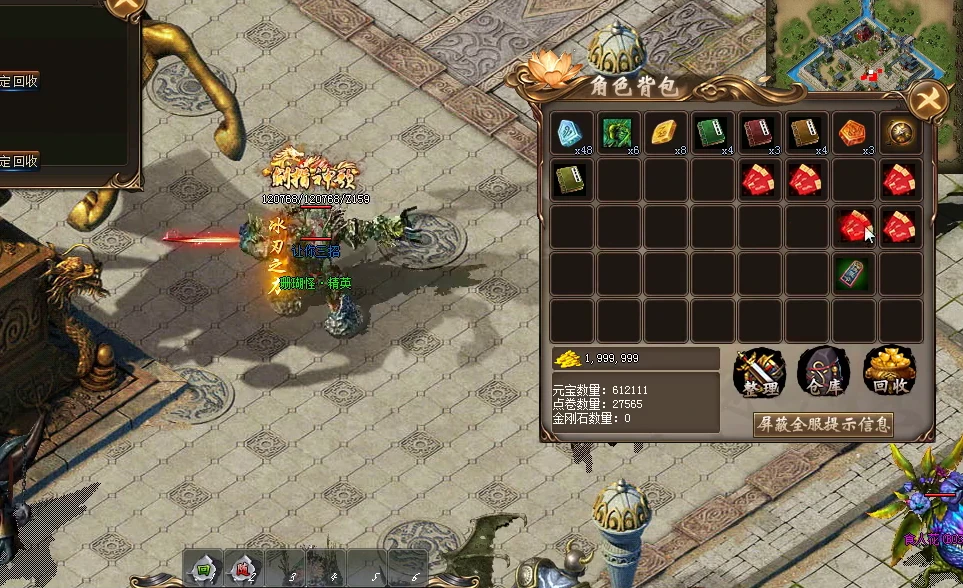This screenshot has height=588, width=963.
Task: Close the character backpack window
Action: click(x=928, y=100)
